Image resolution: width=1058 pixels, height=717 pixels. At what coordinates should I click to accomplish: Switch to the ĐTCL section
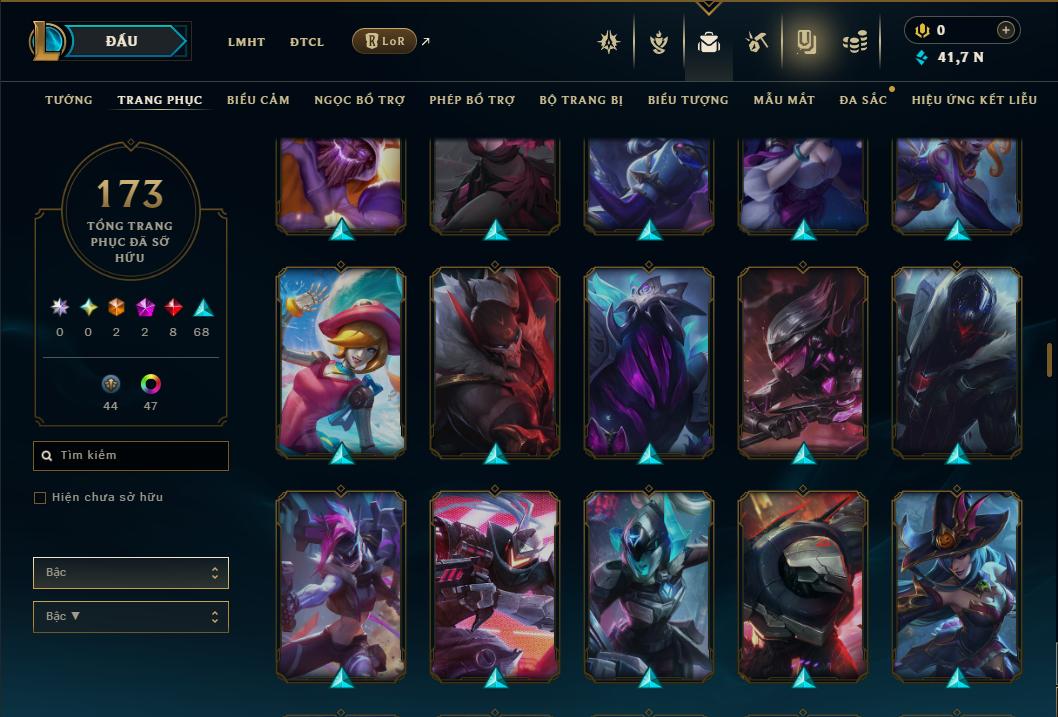pyautogui.click(x=307, y=42)
